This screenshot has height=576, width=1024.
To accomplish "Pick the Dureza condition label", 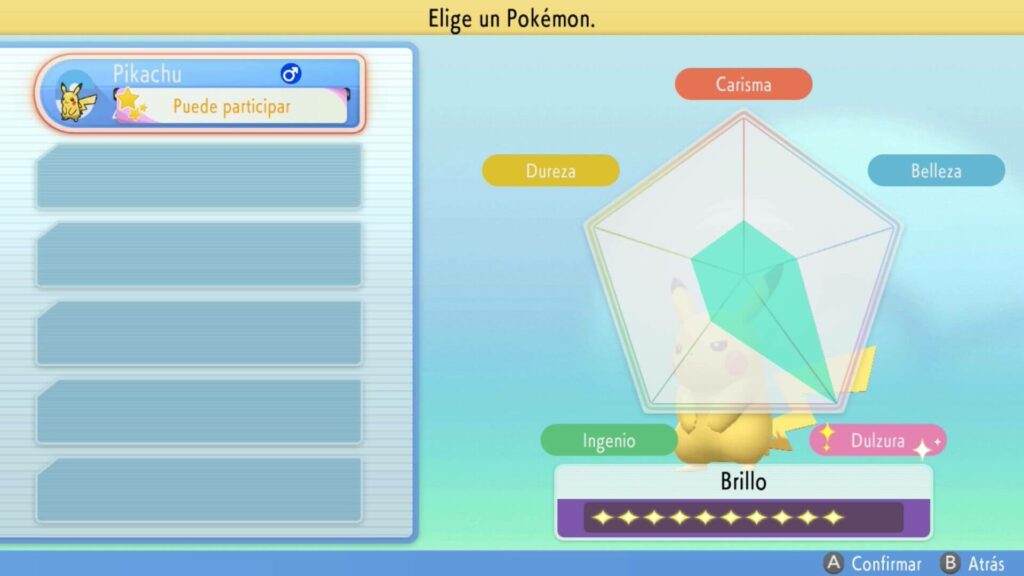I will pos(551,171).
